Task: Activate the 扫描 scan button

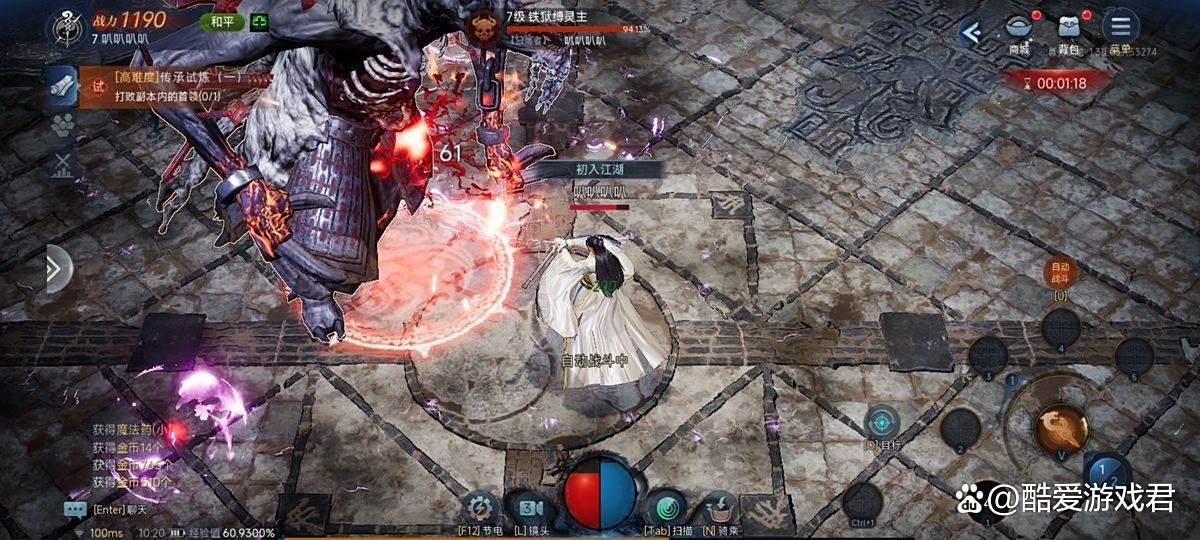Action: [x=663, y=506]
